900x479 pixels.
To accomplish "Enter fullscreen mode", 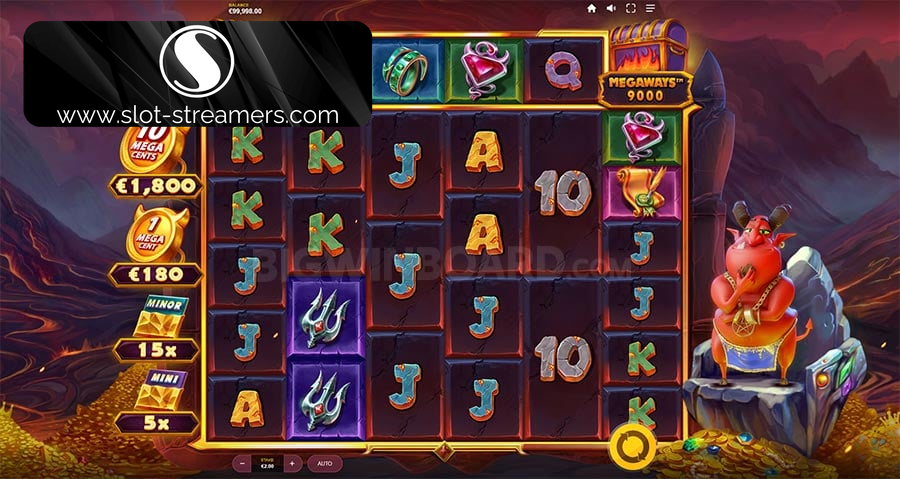I will click(631, 8).
